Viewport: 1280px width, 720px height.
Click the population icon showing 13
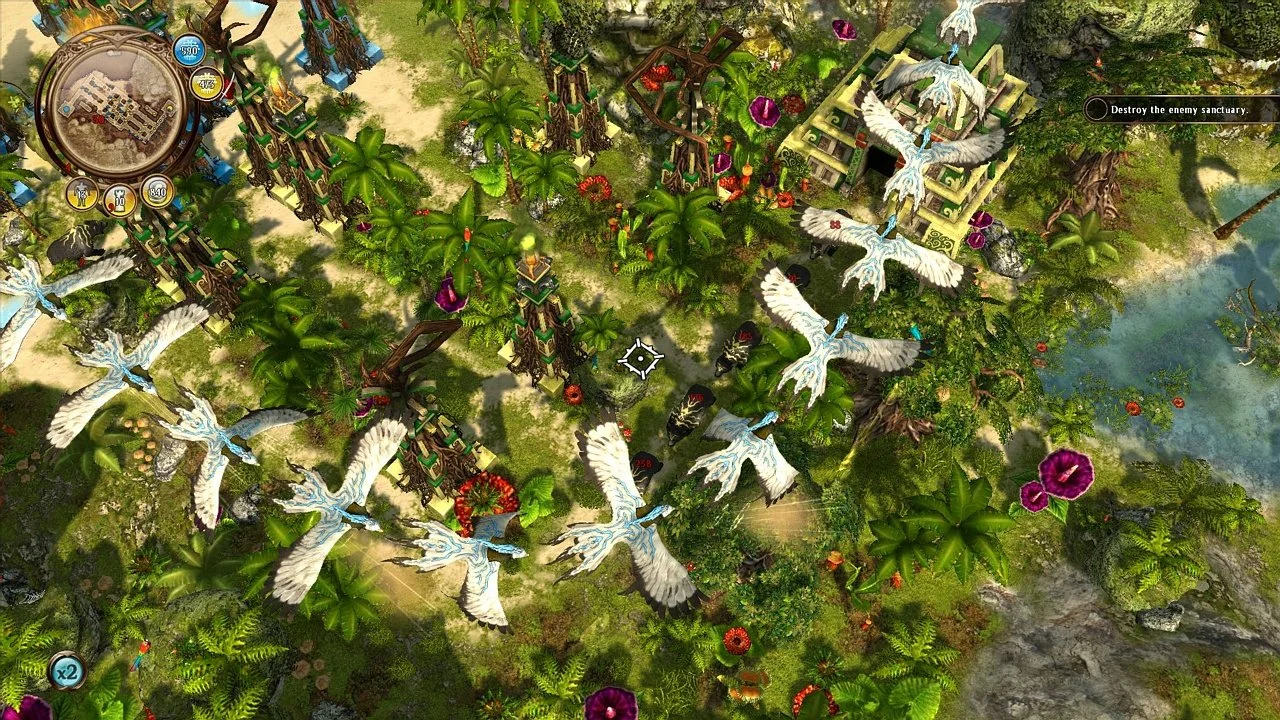coord(81,193)
